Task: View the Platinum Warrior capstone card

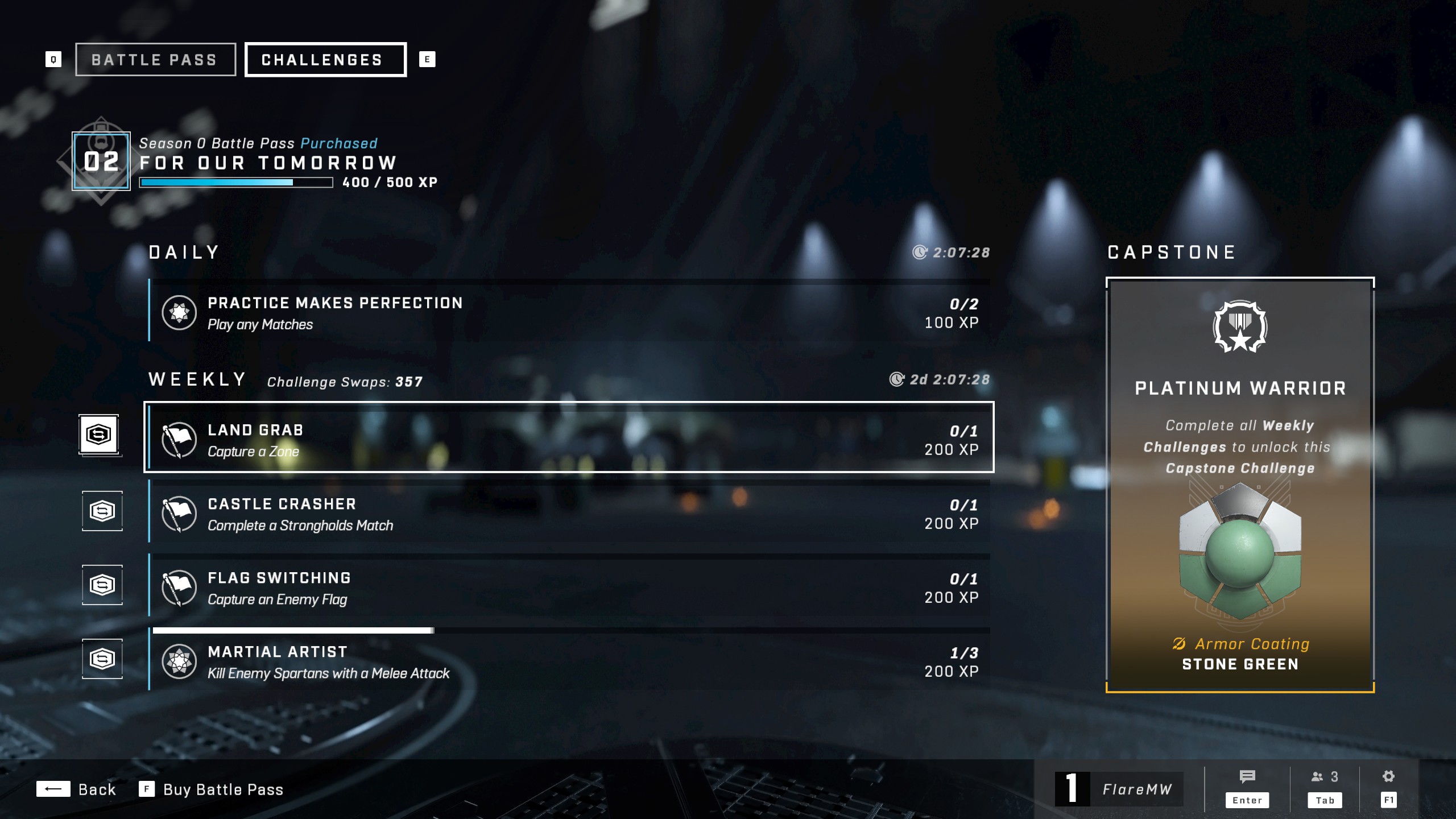Action: tap(1240, 485)
